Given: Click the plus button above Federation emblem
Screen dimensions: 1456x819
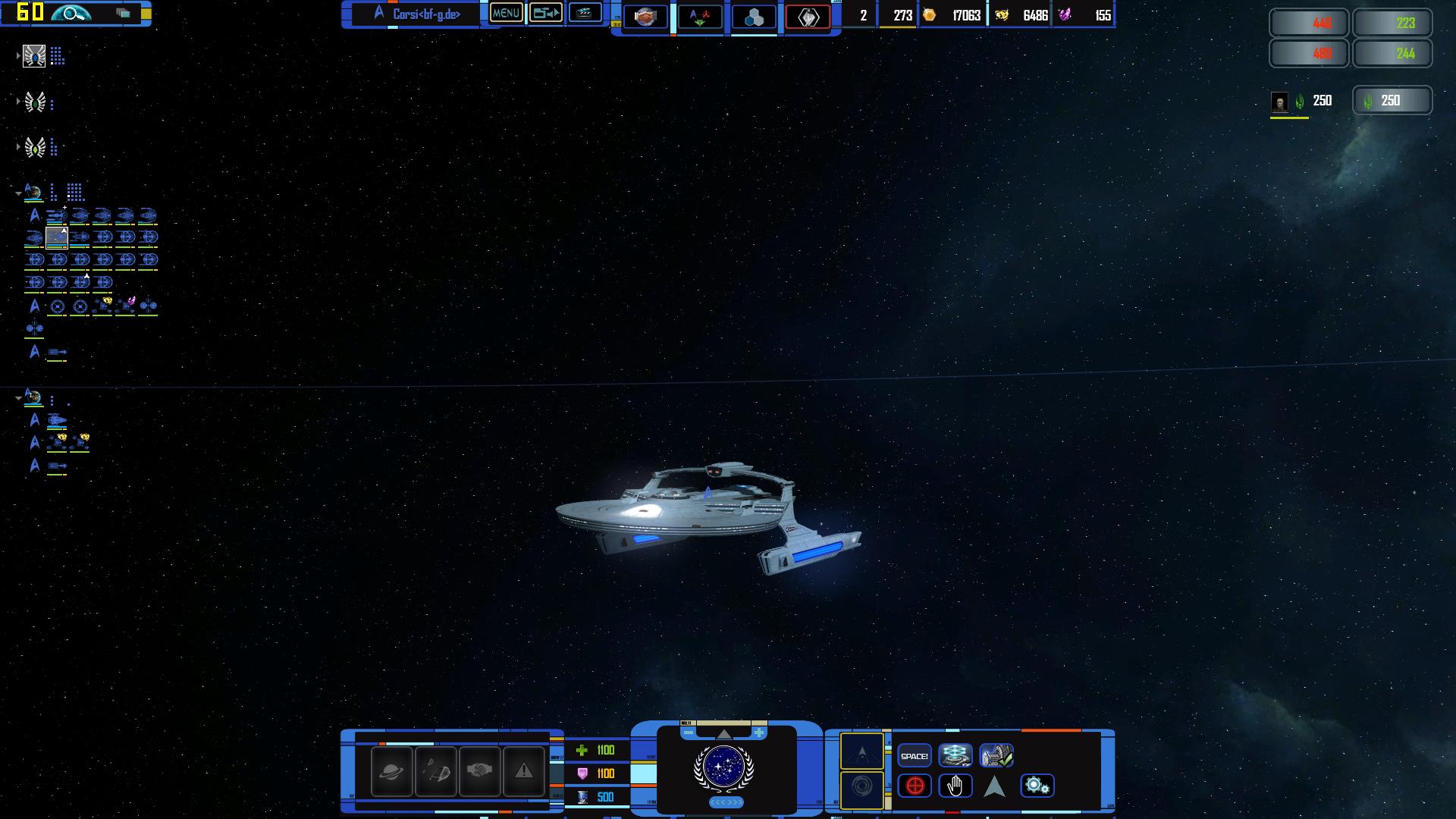Looking at the screenshot, I should coord(759,733).
